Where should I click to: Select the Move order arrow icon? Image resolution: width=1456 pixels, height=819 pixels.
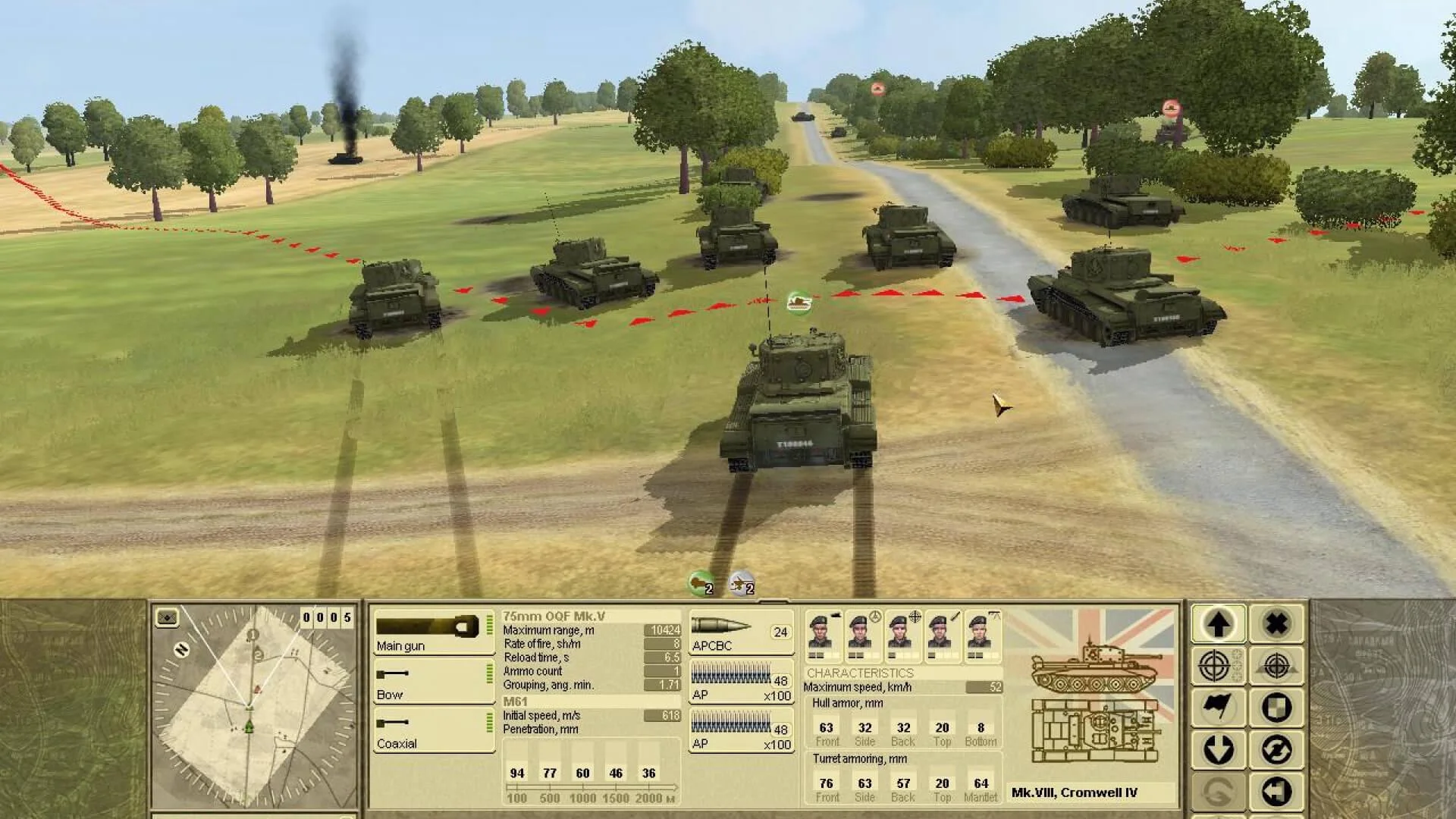tap(1219, 623)
